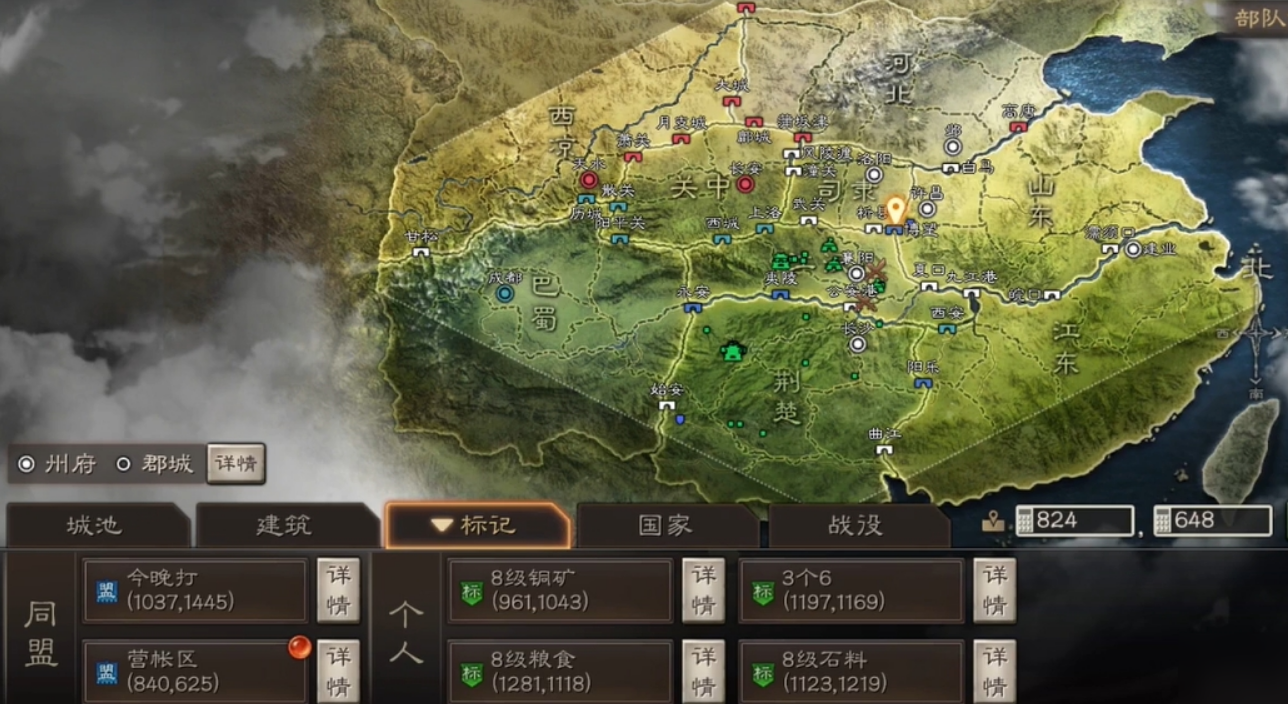Viewport: 1288px width, 704px height.
Task: Select the 今晚打 alliance marker entry
Action: tap(195, 590)
